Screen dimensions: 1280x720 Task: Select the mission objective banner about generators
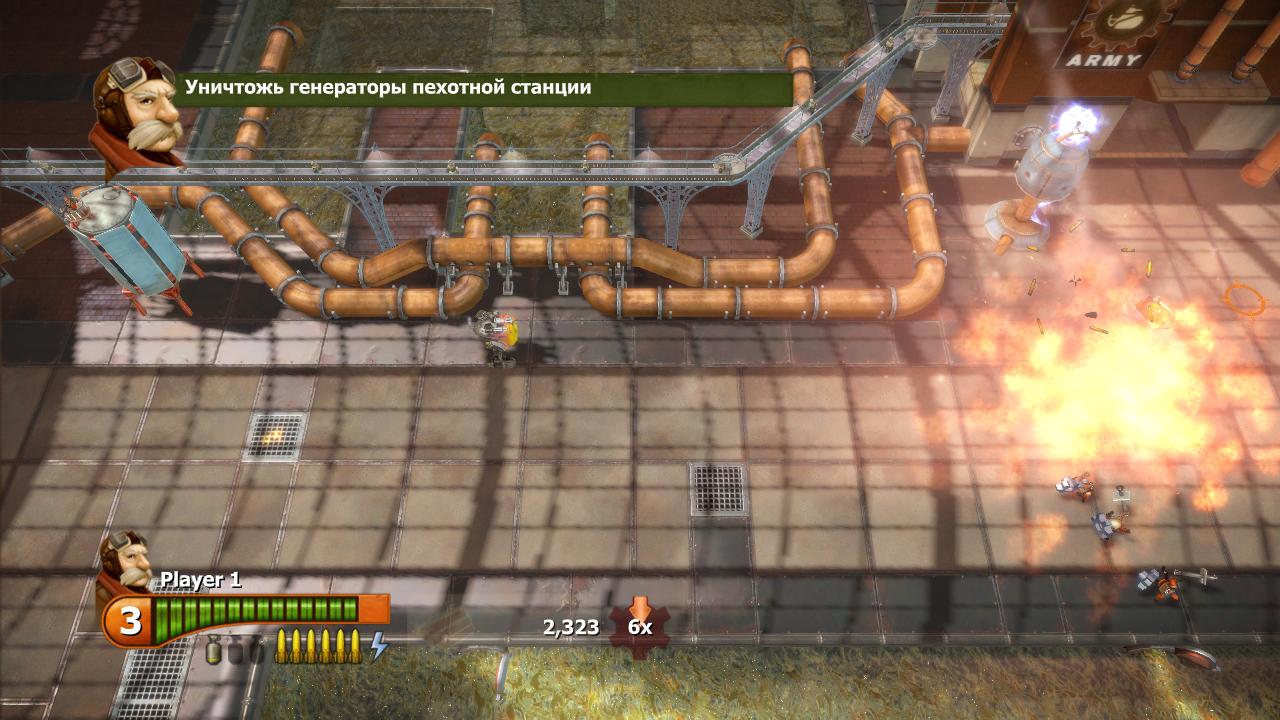[486, 88]
